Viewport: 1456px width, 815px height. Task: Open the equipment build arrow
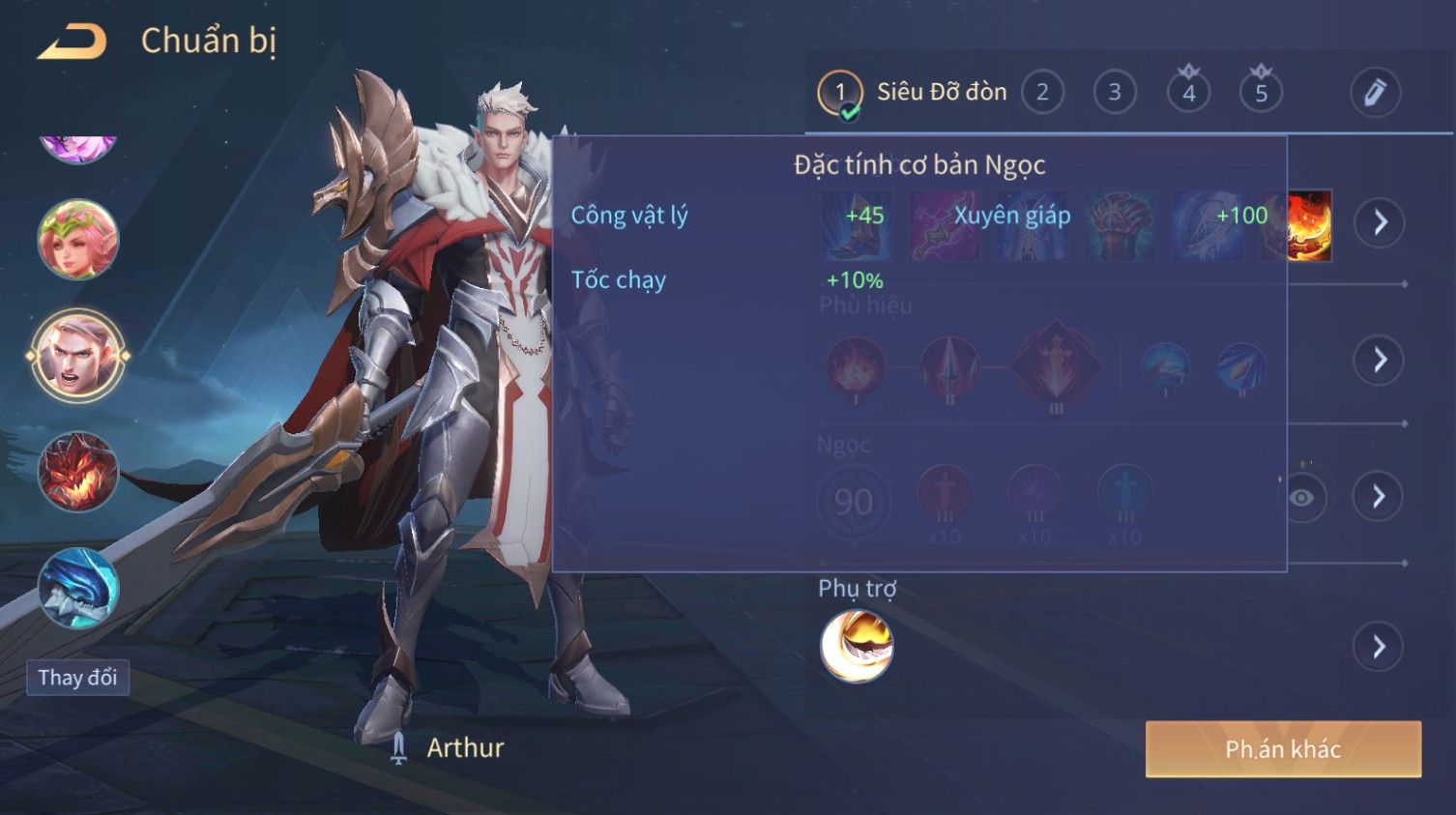point(1380,222)
